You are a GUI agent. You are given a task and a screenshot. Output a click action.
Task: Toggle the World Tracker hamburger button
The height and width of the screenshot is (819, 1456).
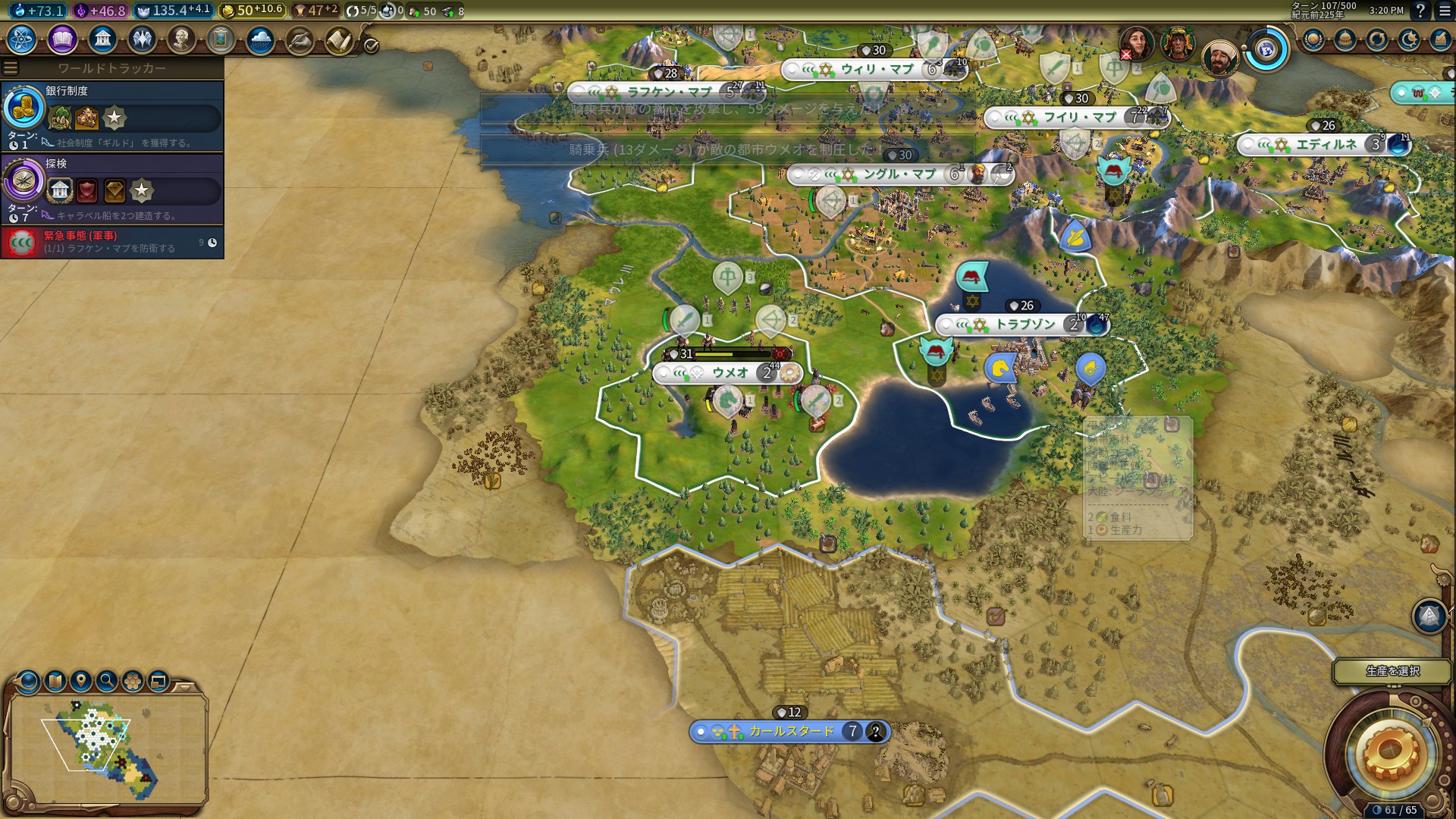(11, 68)
